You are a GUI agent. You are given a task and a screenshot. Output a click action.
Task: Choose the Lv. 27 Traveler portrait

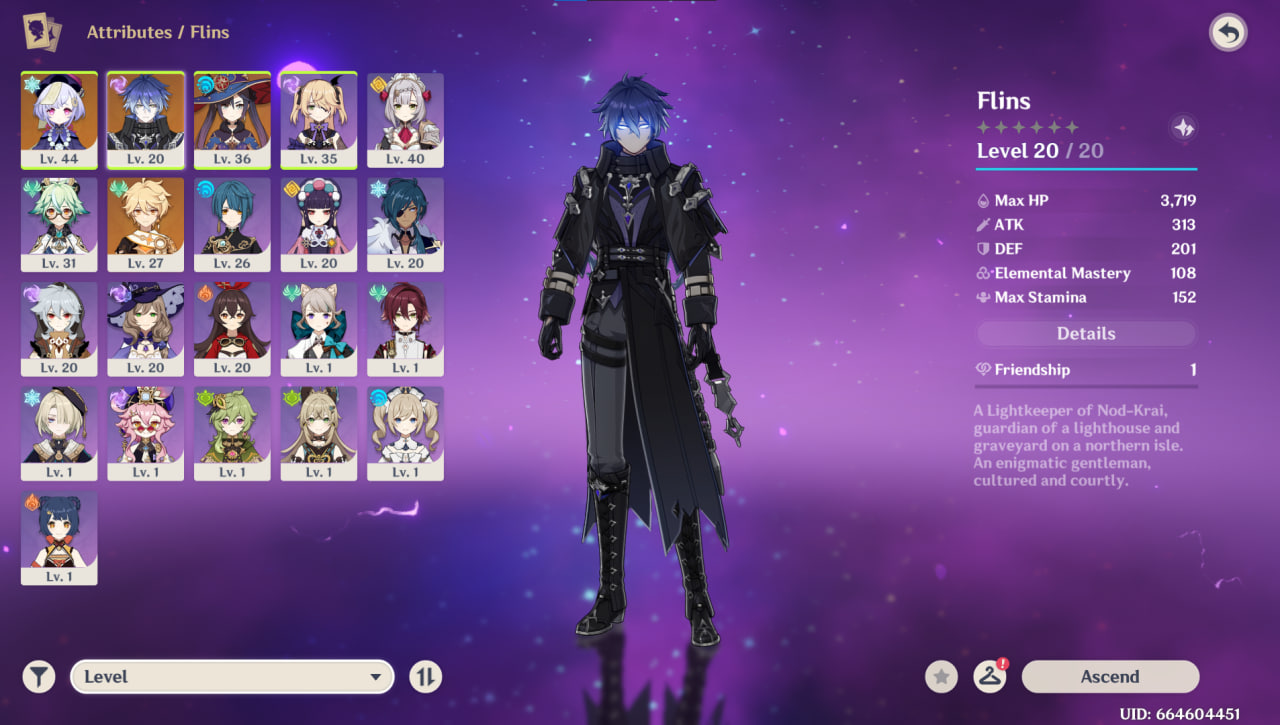pos(146,224)
